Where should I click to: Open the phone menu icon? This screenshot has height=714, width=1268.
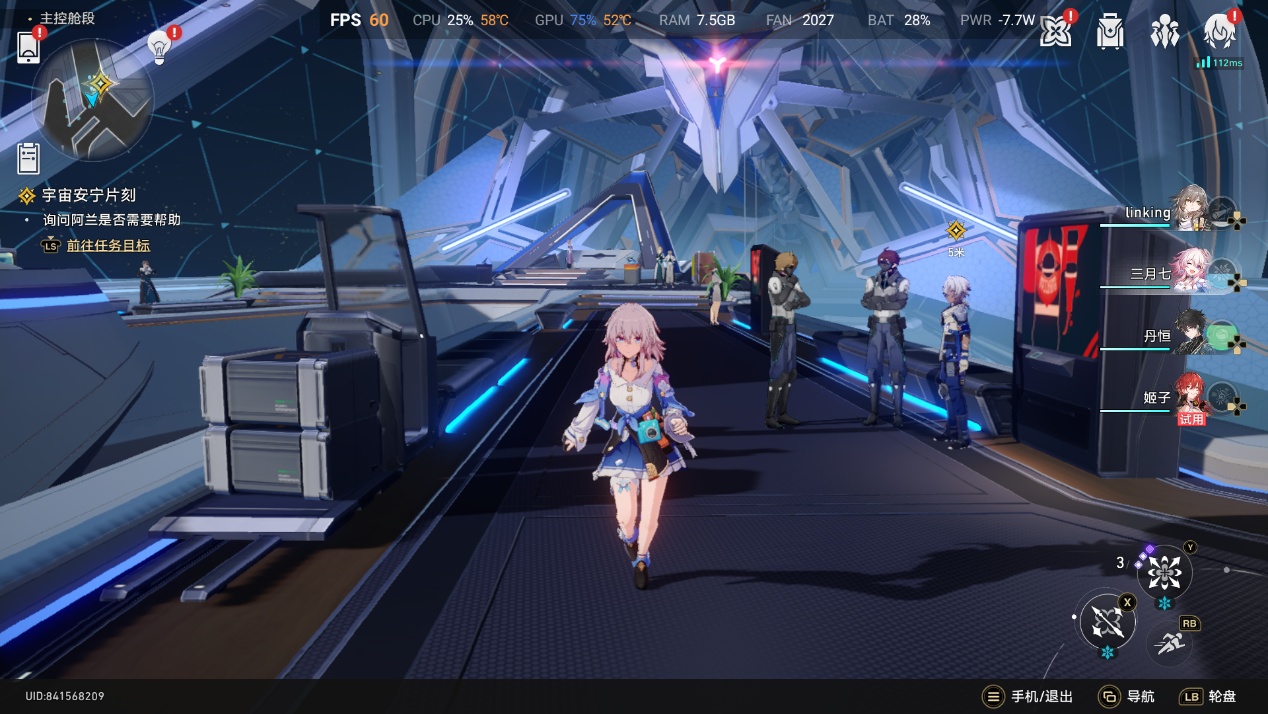point(28,47)
